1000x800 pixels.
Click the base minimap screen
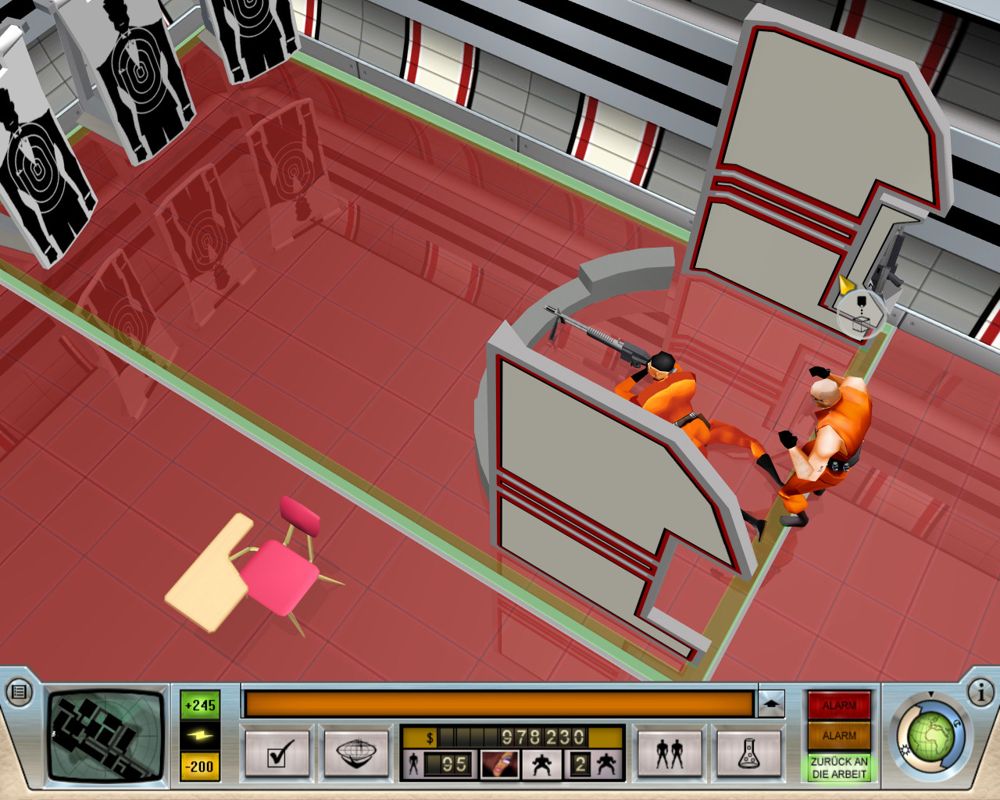(106, 734)
